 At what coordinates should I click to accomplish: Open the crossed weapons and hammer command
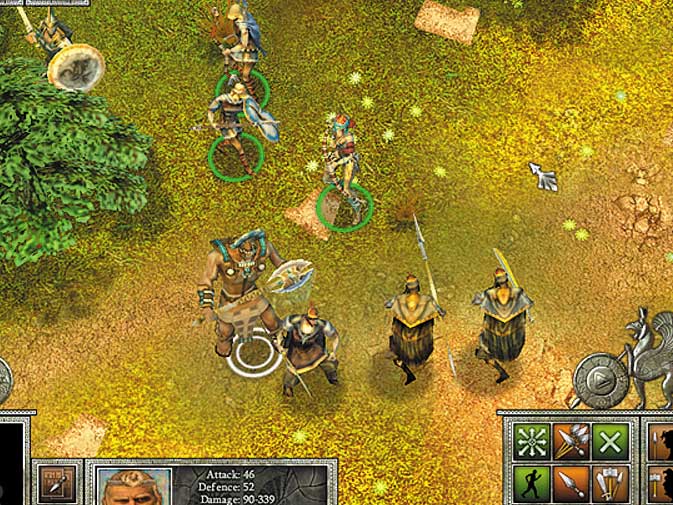(611, 484)
